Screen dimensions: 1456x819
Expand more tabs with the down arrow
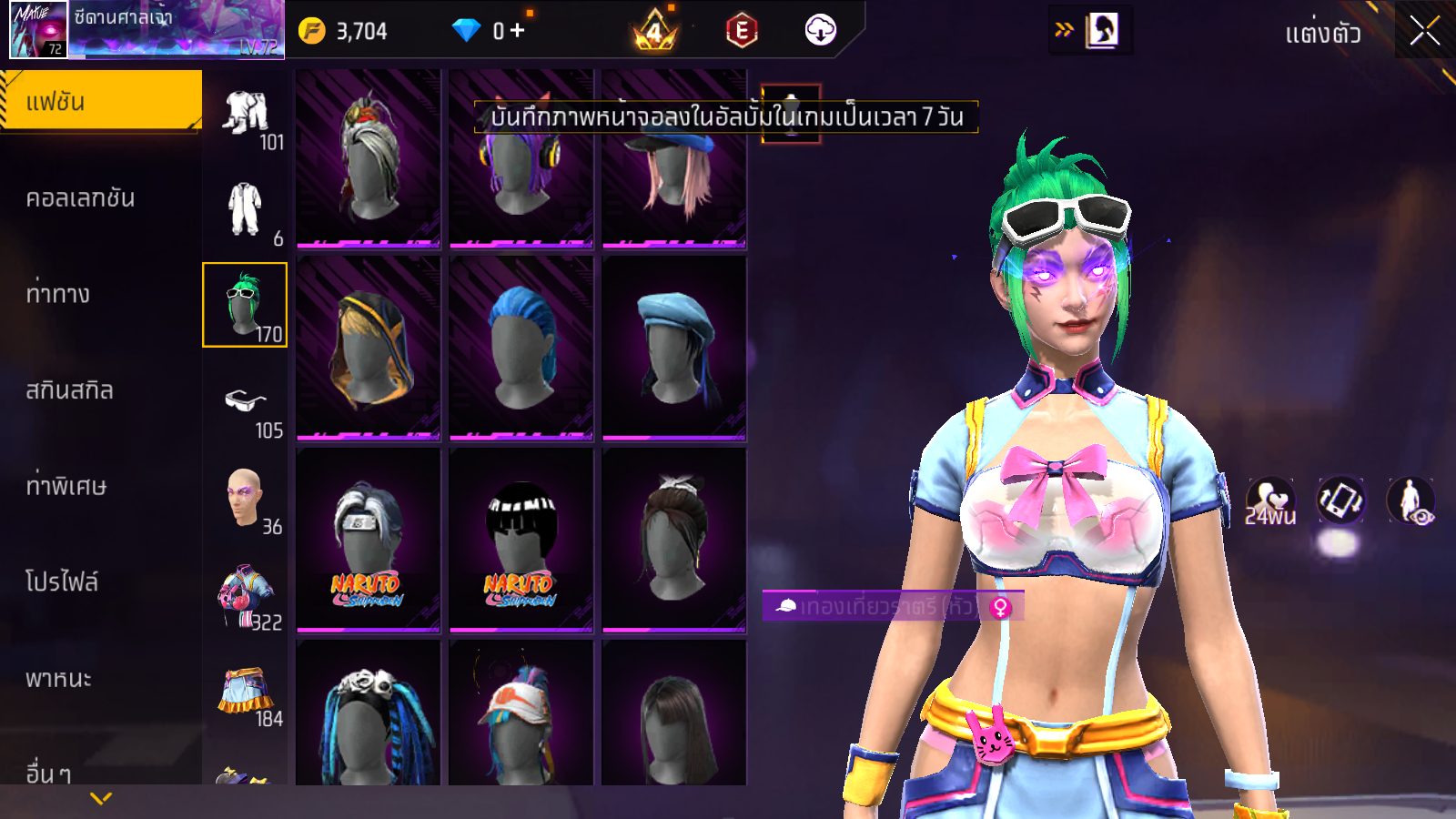click(101, 798)
